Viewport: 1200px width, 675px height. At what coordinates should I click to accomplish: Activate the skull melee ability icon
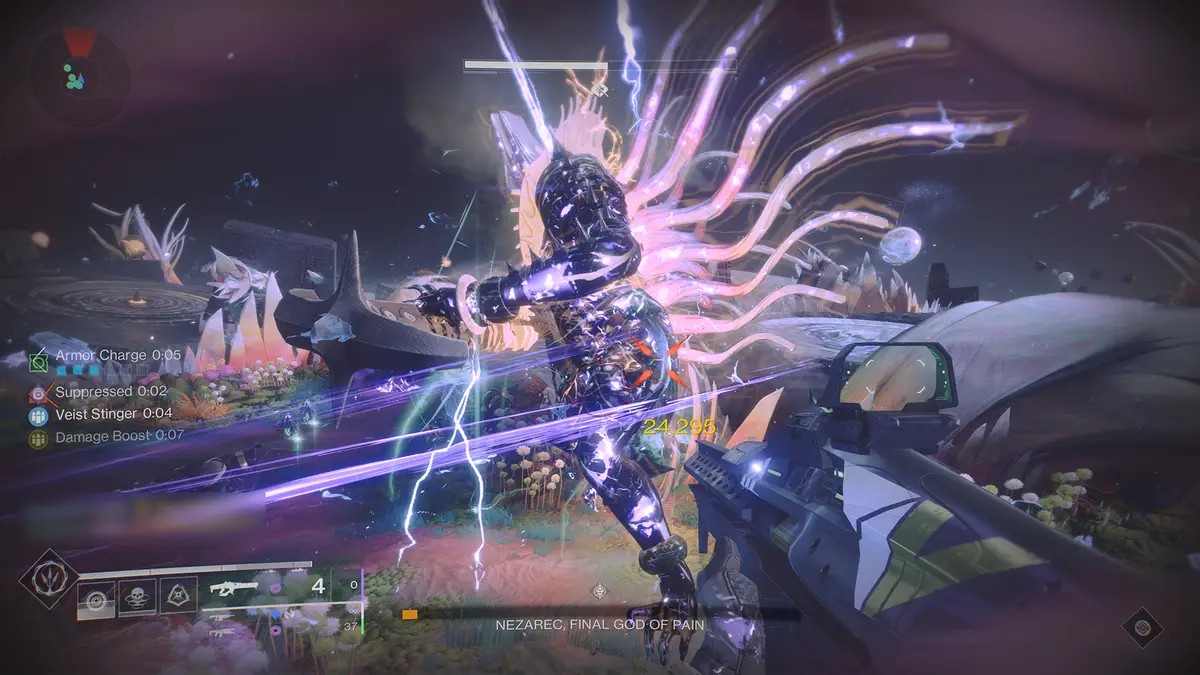[137, 598]
